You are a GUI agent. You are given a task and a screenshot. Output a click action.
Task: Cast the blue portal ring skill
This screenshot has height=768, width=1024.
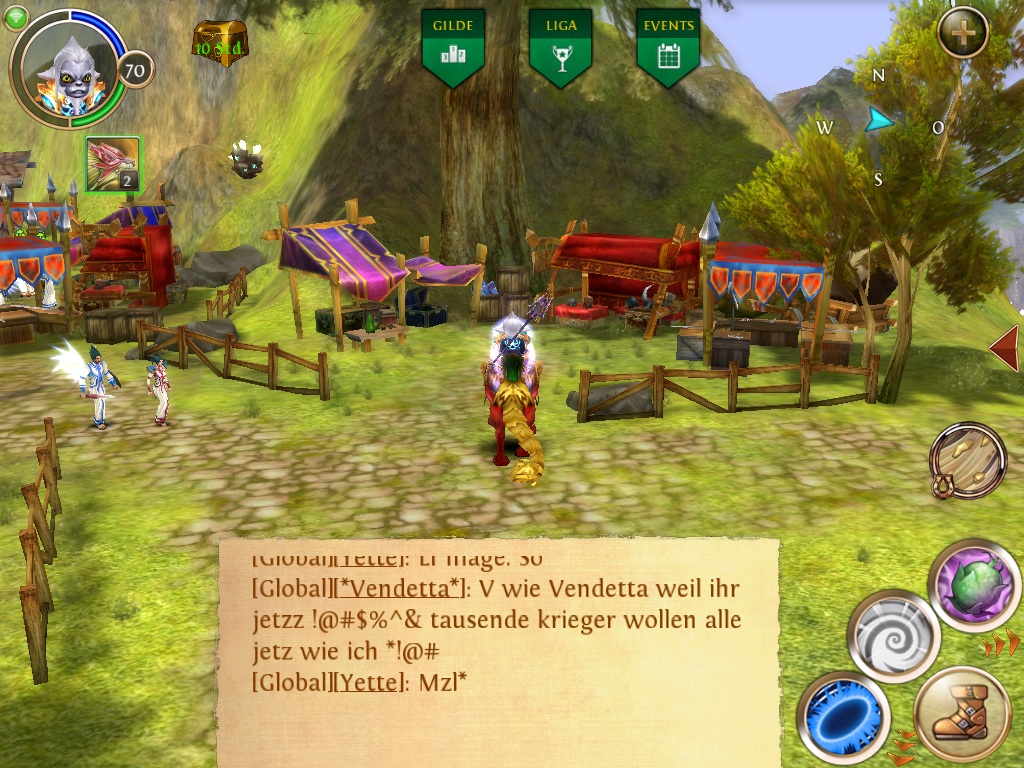pyautogui.click(x=844, y=718)
